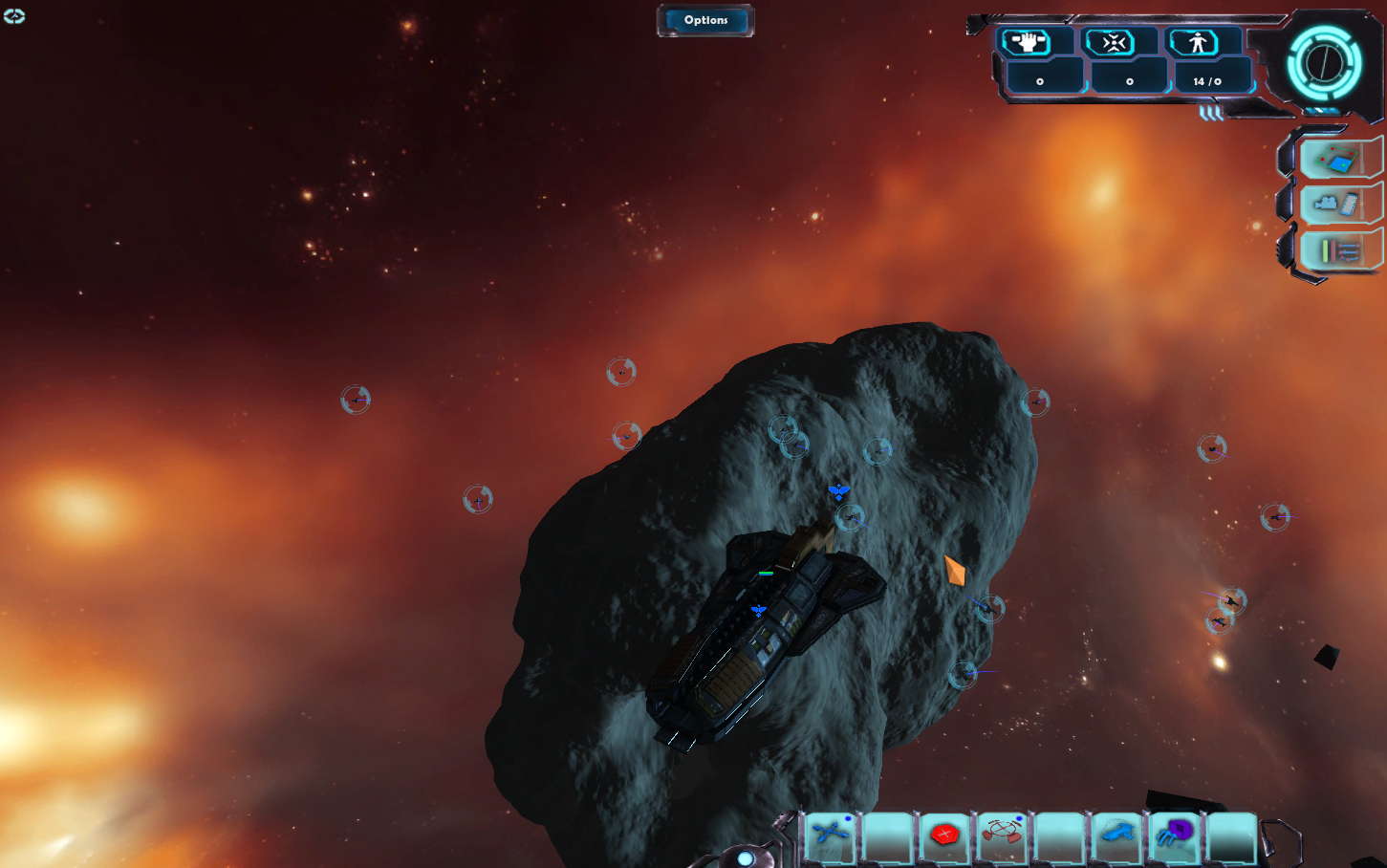
Task: Expand the triple chevron under the resource panel
Action: 1211,113
